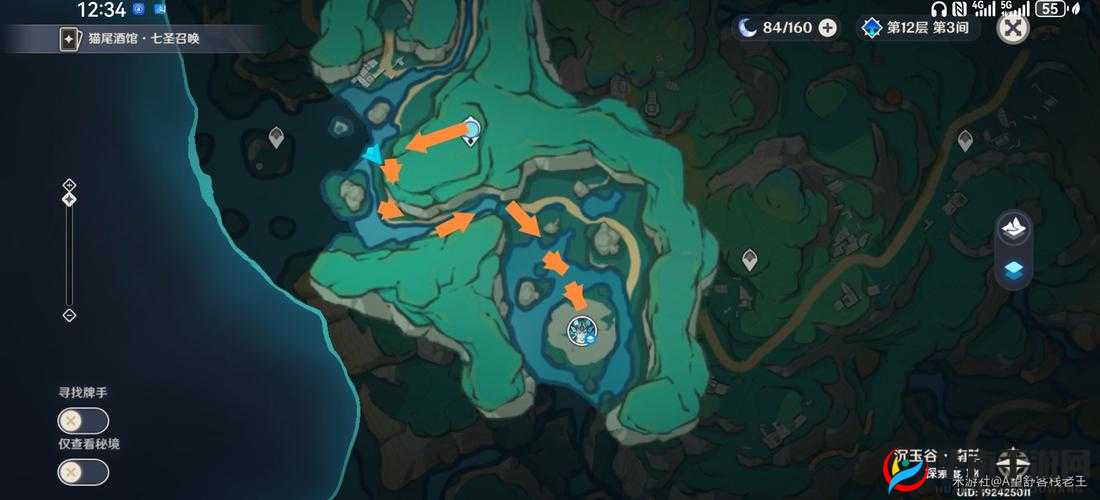Click the map zoom slider handle
This screenshot has width=1100, height=500.
[69, 199]
